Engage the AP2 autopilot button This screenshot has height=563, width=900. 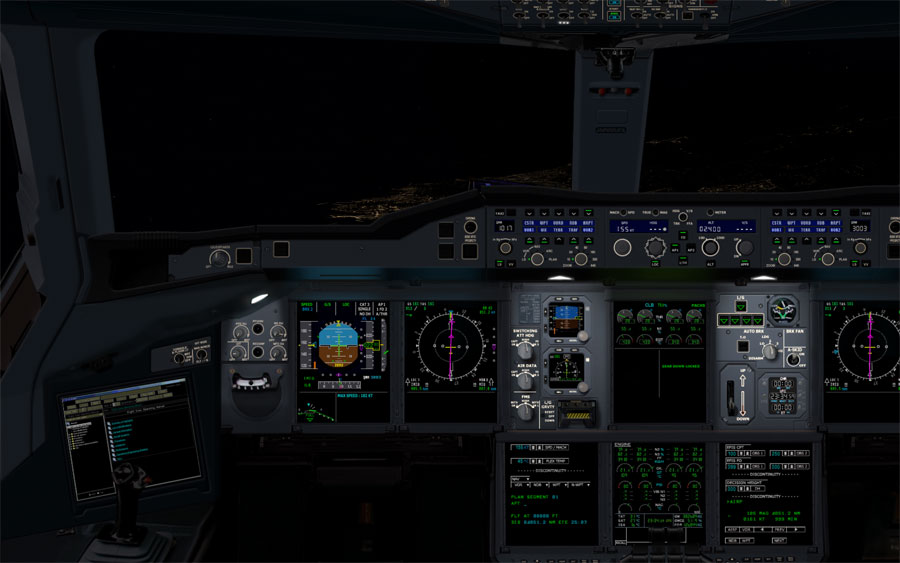point(690,248)
